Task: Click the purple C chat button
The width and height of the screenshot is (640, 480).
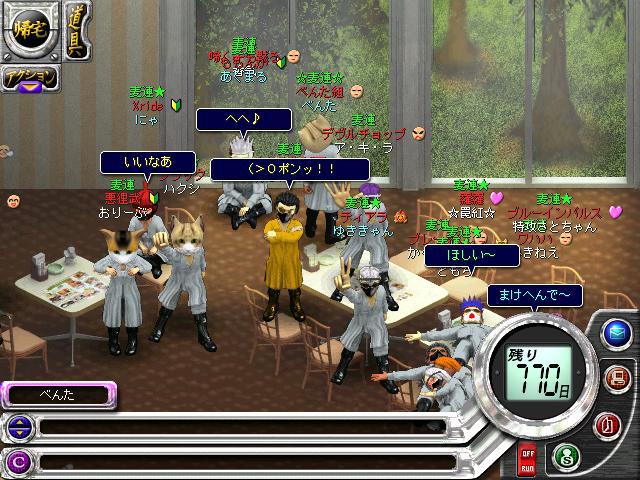Action: point(17,461)
